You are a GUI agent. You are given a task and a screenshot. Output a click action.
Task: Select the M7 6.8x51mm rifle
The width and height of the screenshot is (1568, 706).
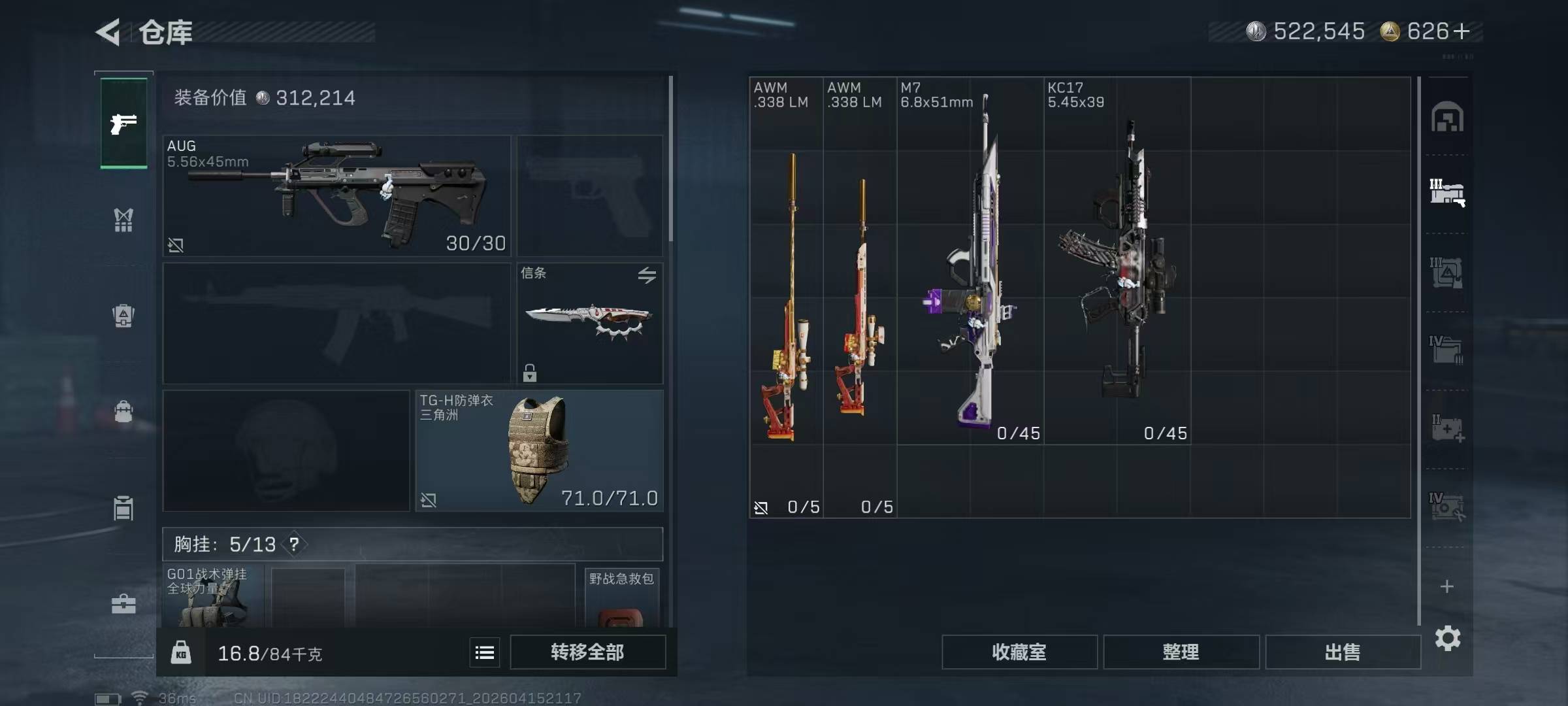[970, 261]
